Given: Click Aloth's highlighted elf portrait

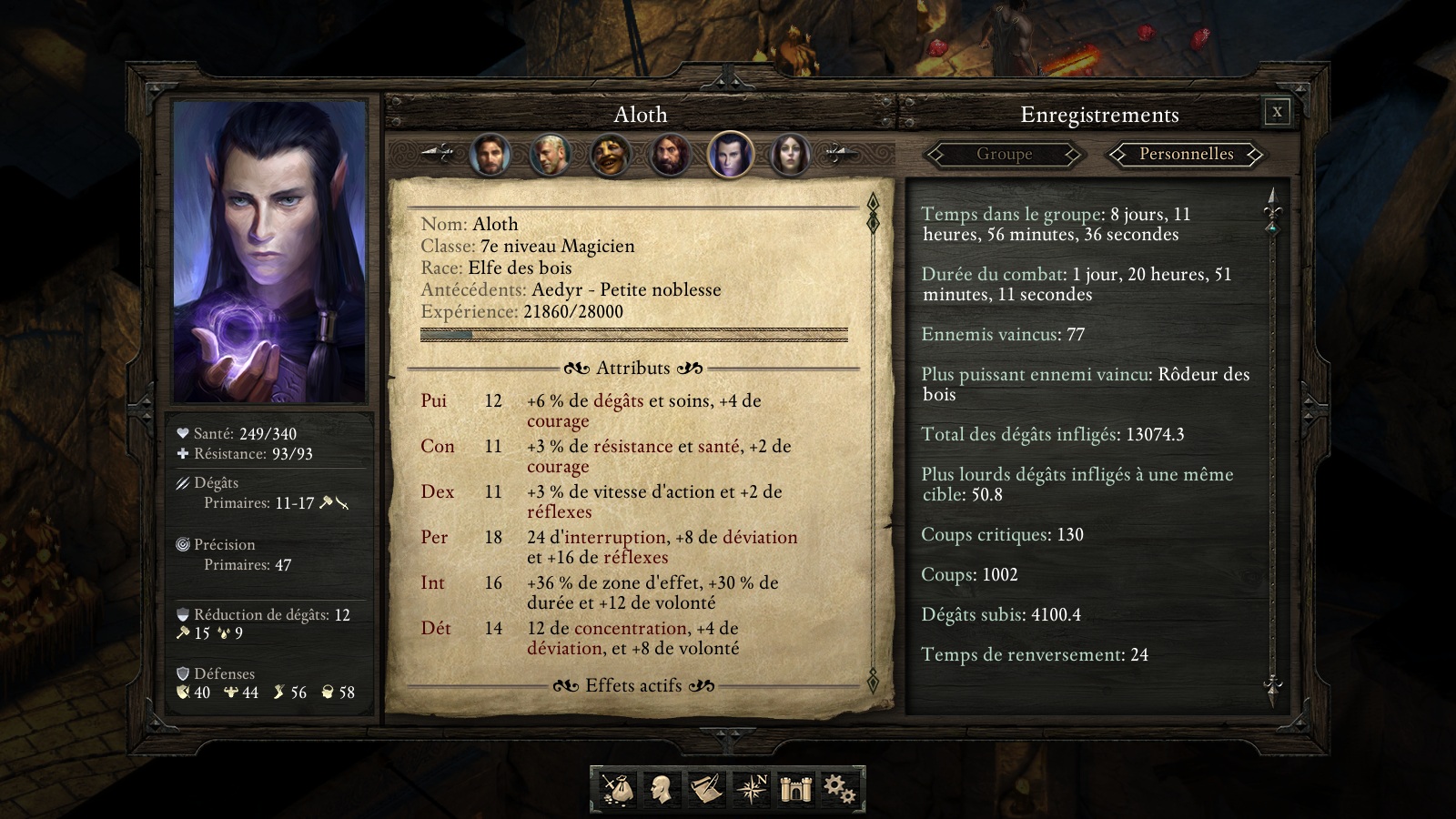Looking at the screenshot, I should coord(730,155).
